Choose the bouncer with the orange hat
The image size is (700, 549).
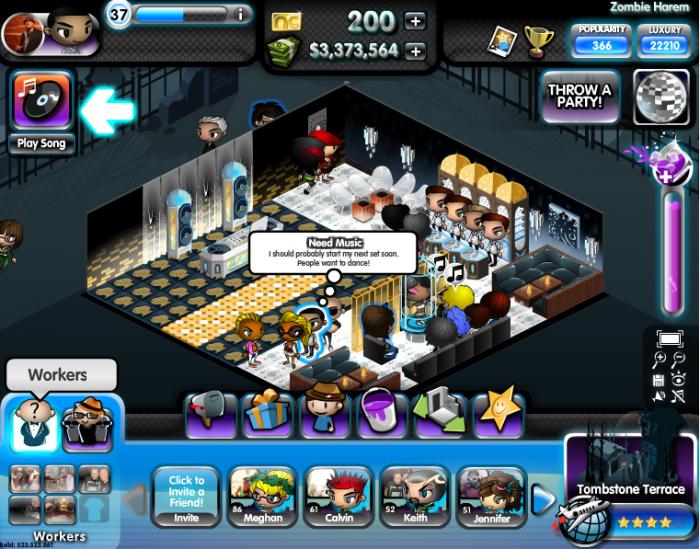coord(88,423)
